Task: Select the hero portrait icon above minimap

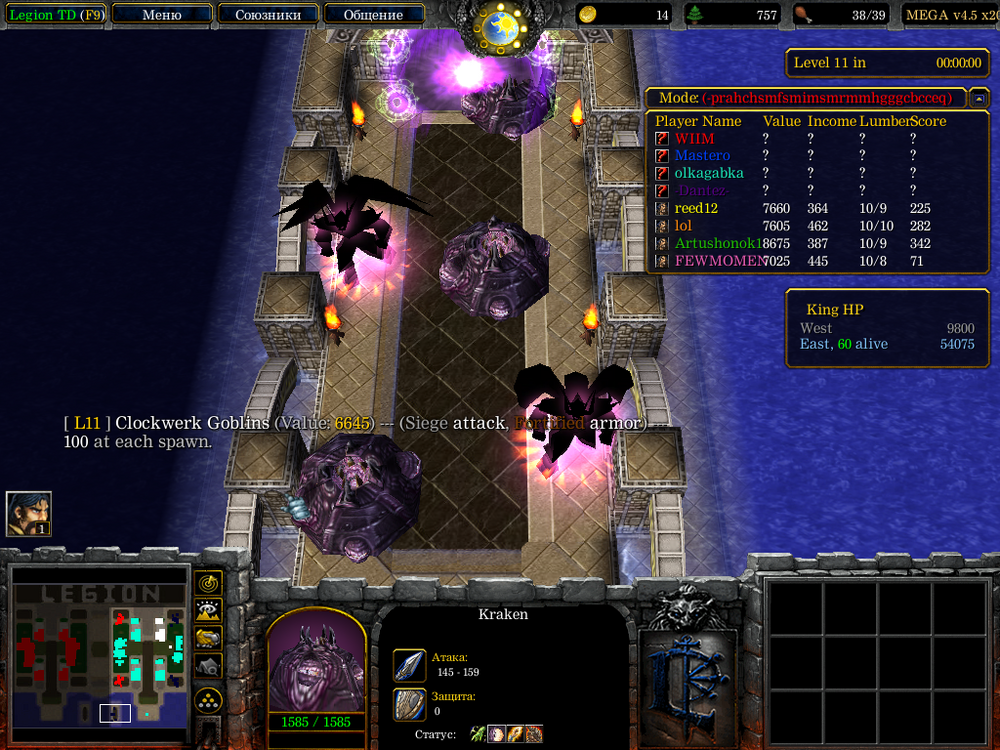Action: pyautogui.click(x=28, y=513)
